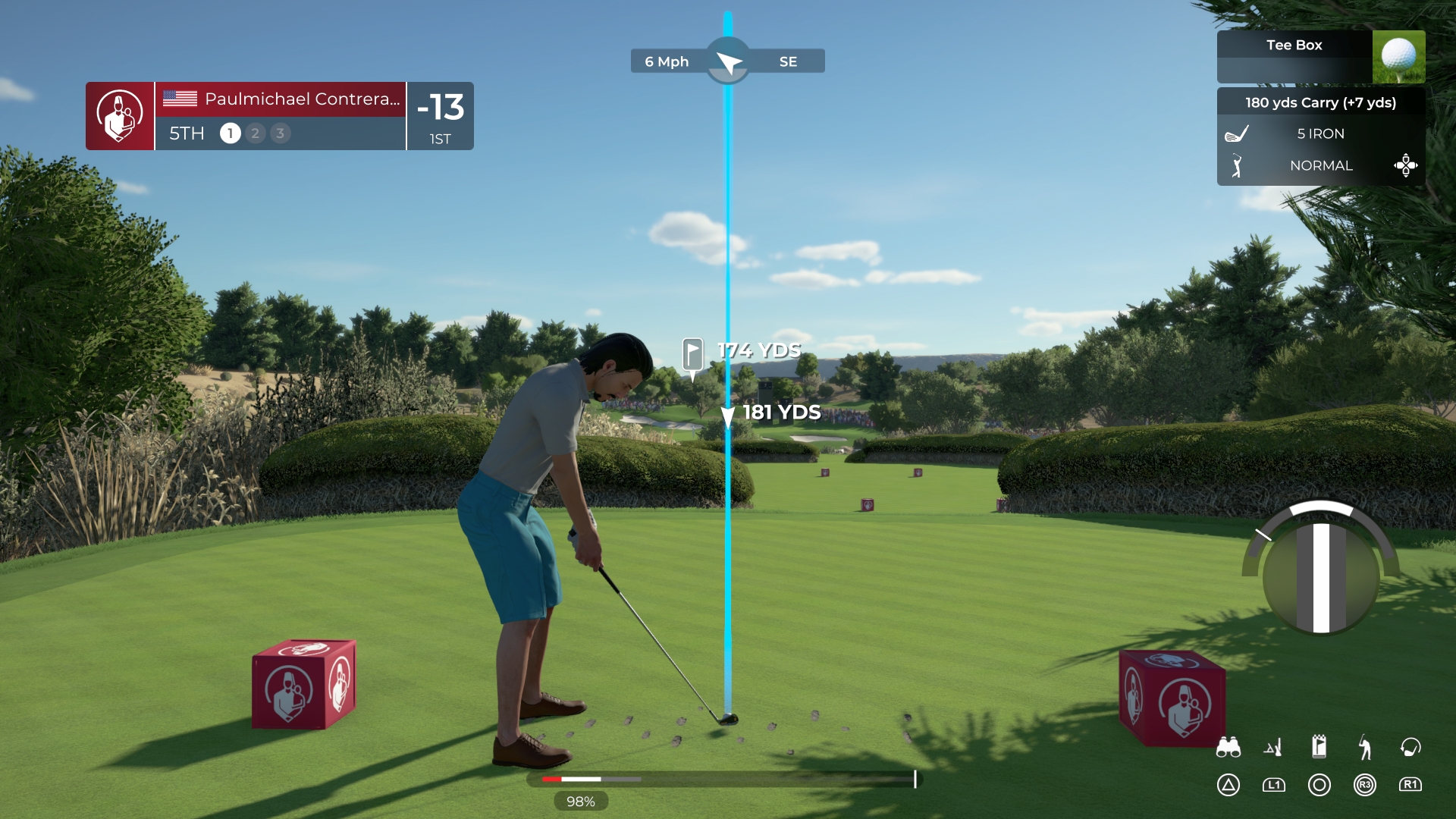
Task: Expand the 180 yds Carry panel
Action: (1321, 102)
